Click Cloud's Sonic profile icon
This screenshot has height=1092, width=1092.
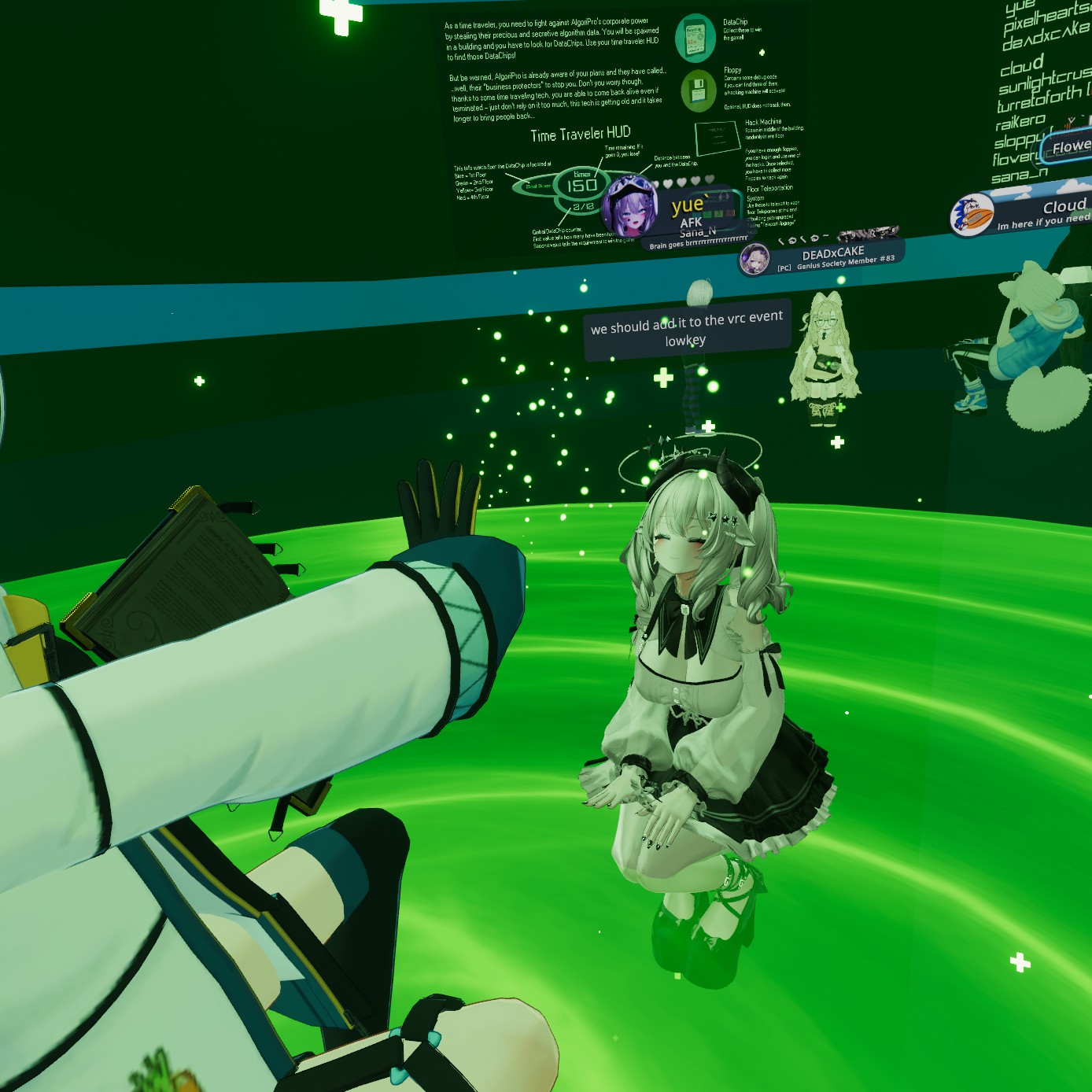[972, 215]
